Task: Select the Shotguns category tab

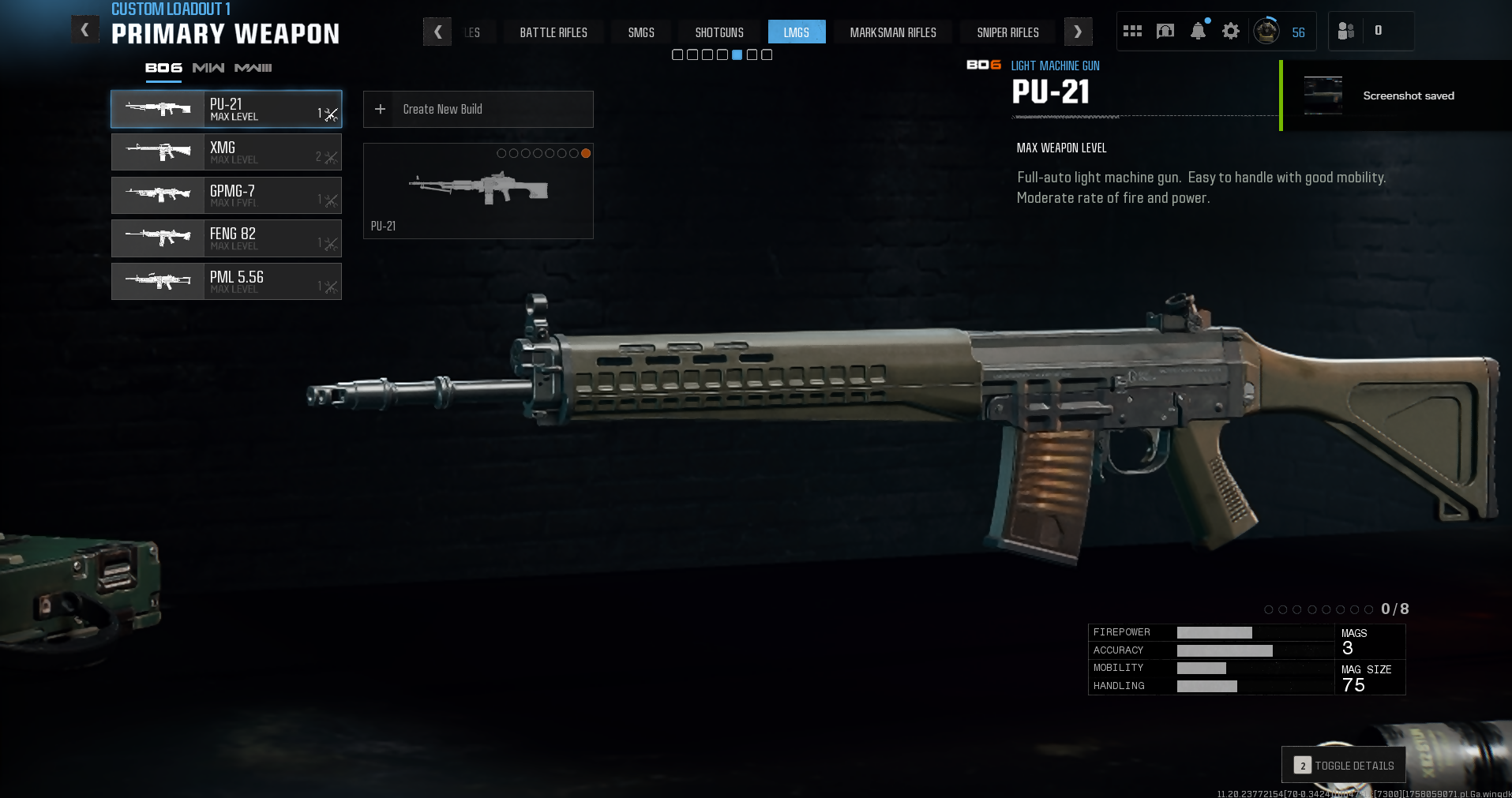Action: click(x=718, y=32)
